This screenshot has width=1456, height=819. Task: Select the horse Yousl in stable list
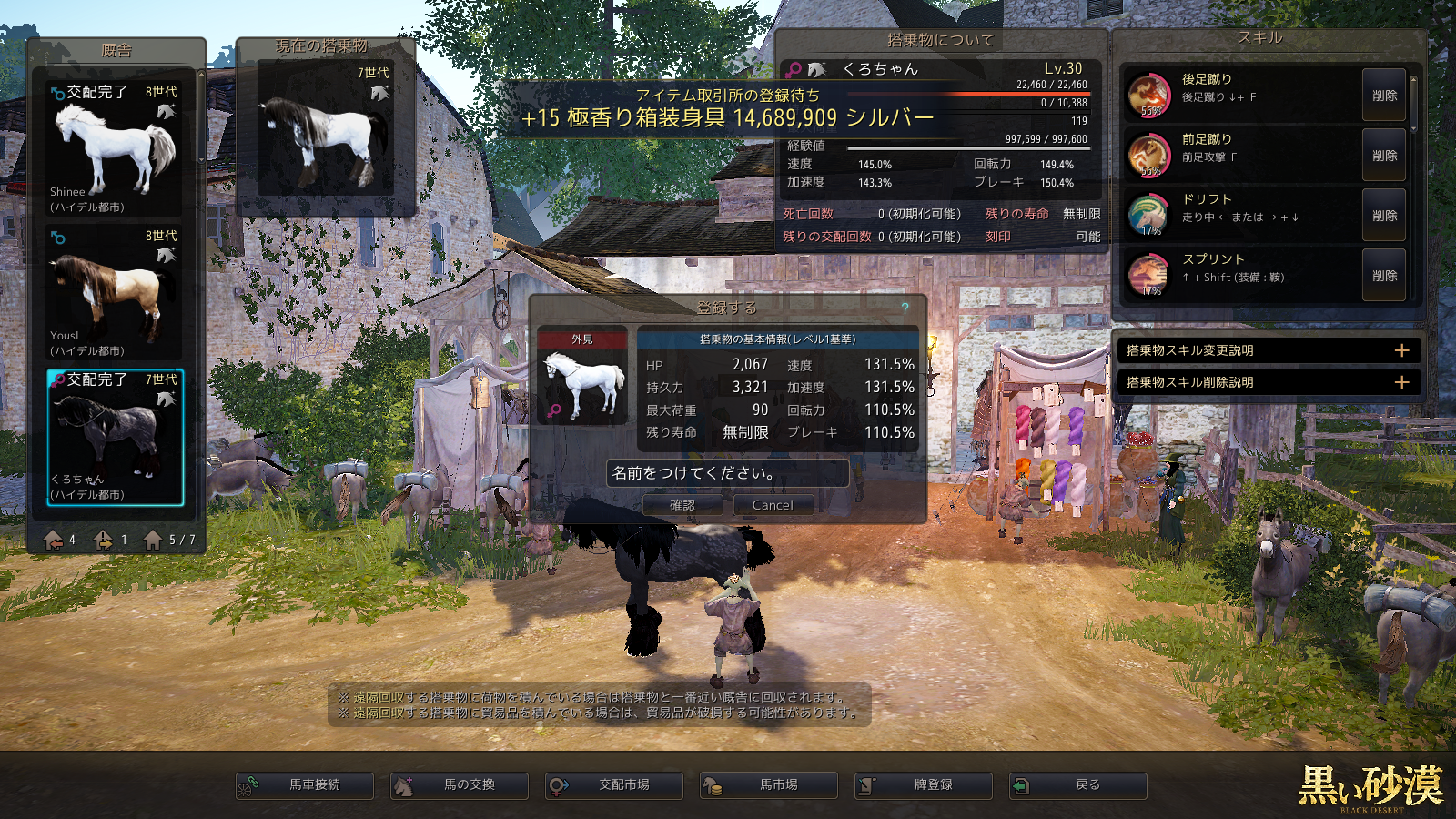click(x=115, y=292)
